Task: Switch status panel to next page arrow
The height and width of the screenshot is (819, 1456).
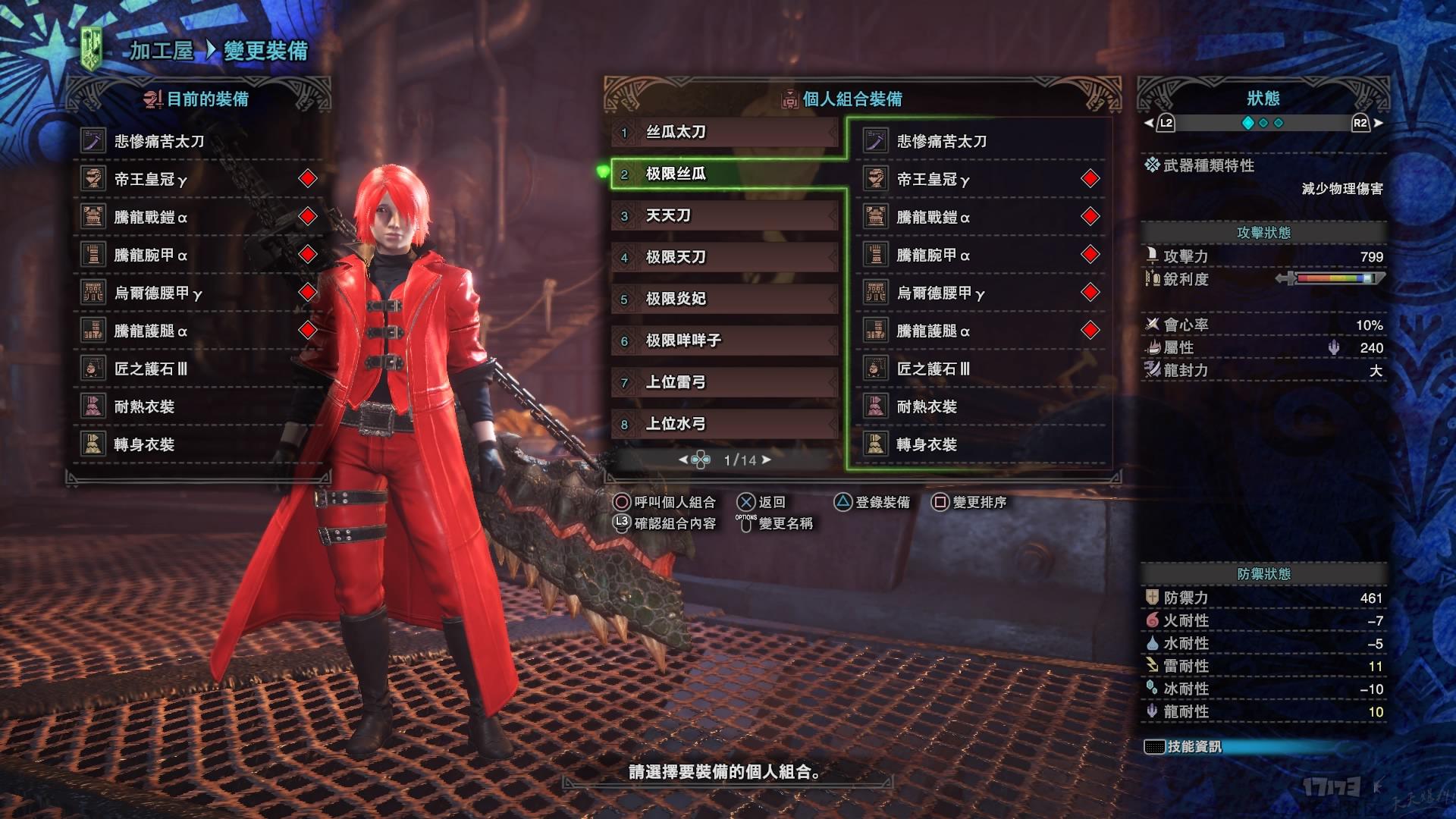Action: click(x=1378, y=123)
